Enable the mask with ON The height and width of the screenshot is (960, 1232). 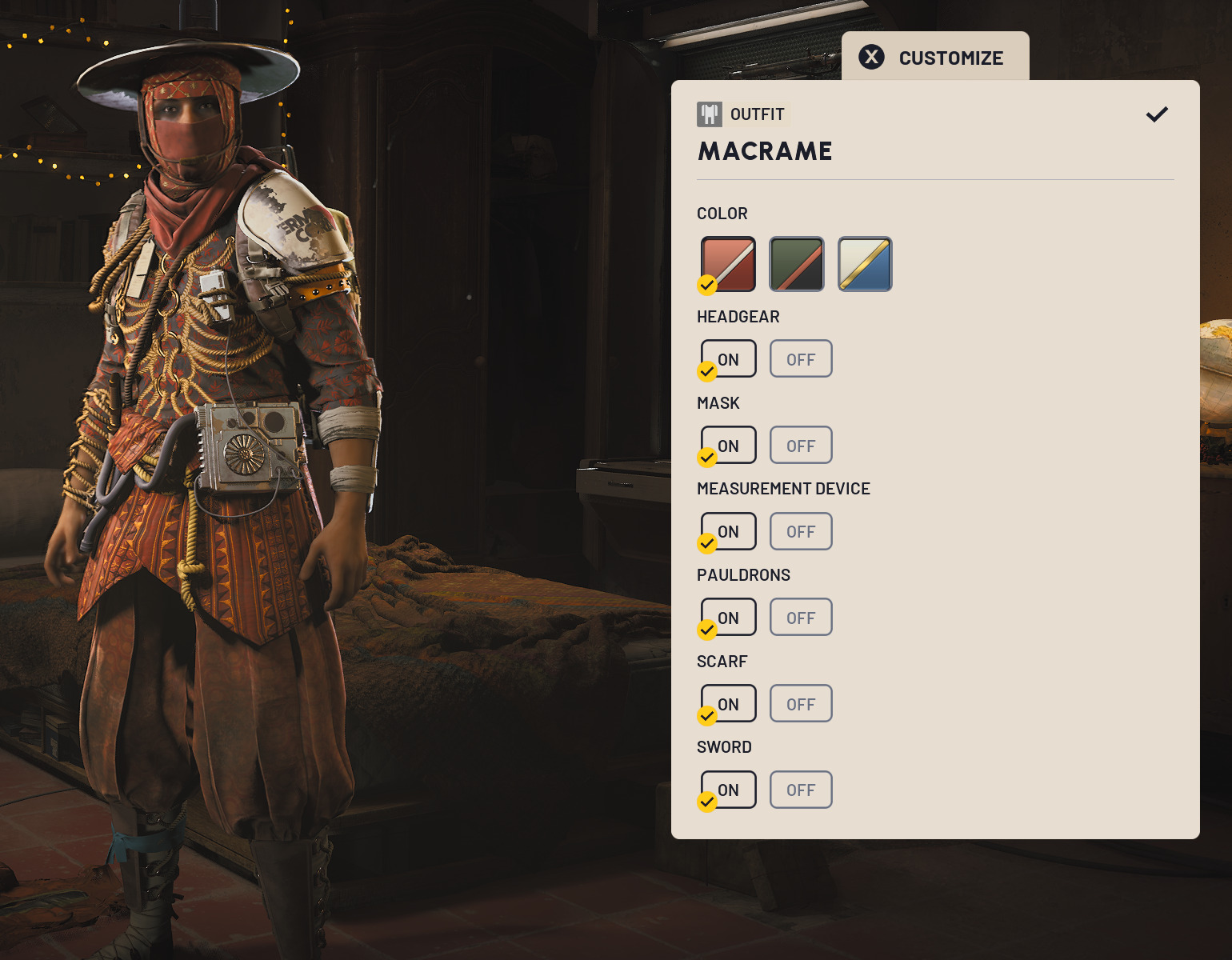729,446
